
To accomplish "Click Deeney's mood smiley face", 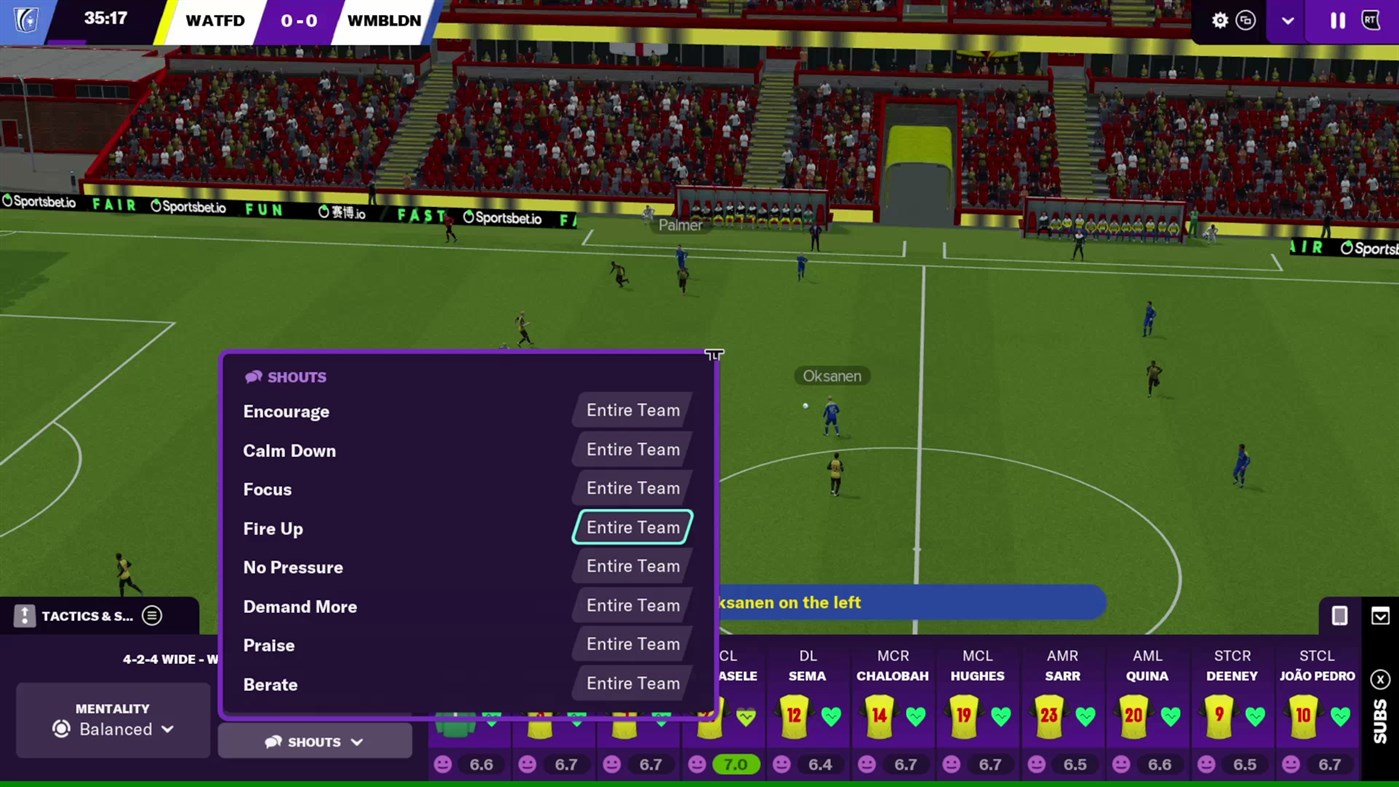I will [x=1207, y=764].
